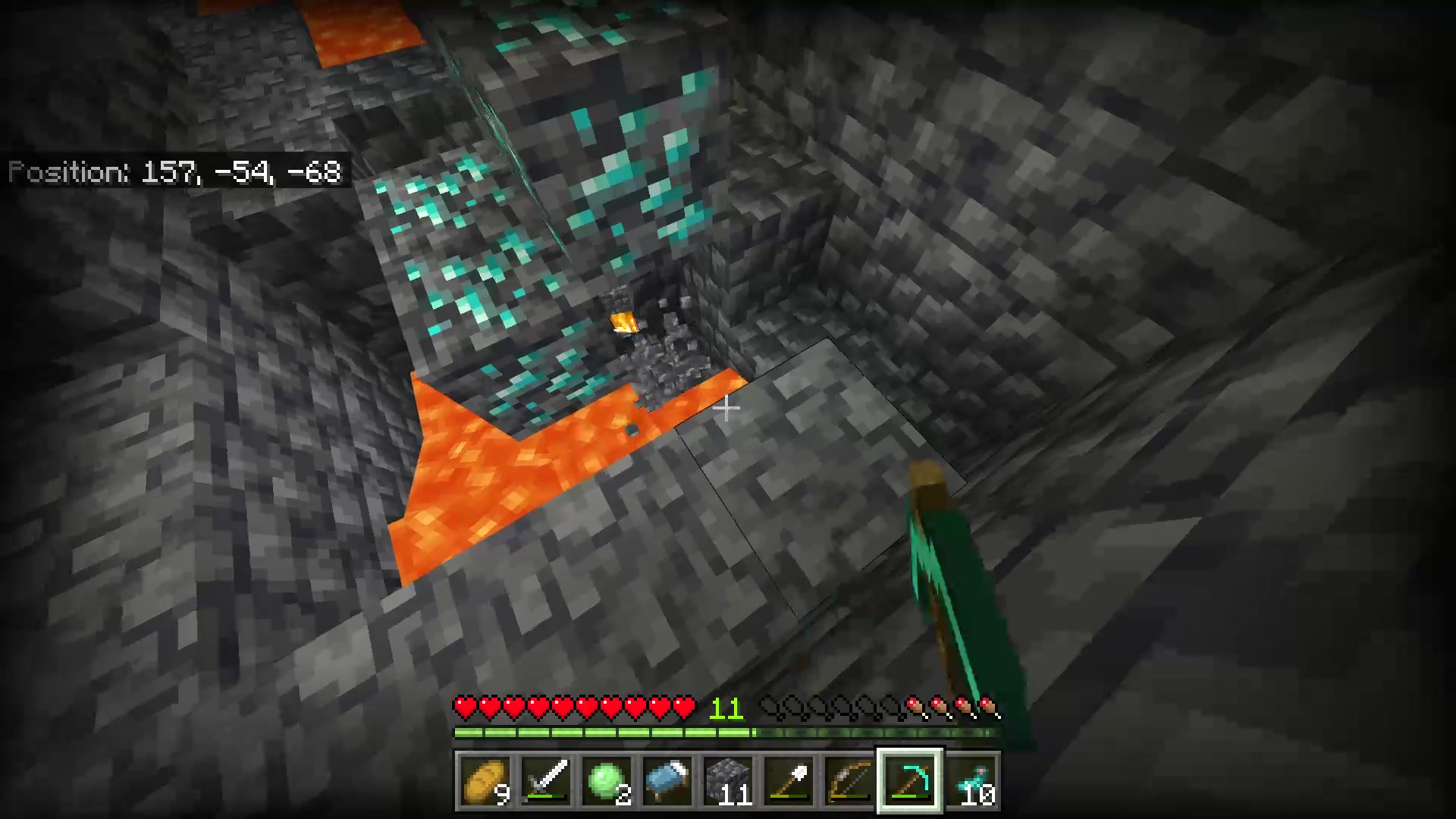Select the diamond stack of ten

click(971, 781)
